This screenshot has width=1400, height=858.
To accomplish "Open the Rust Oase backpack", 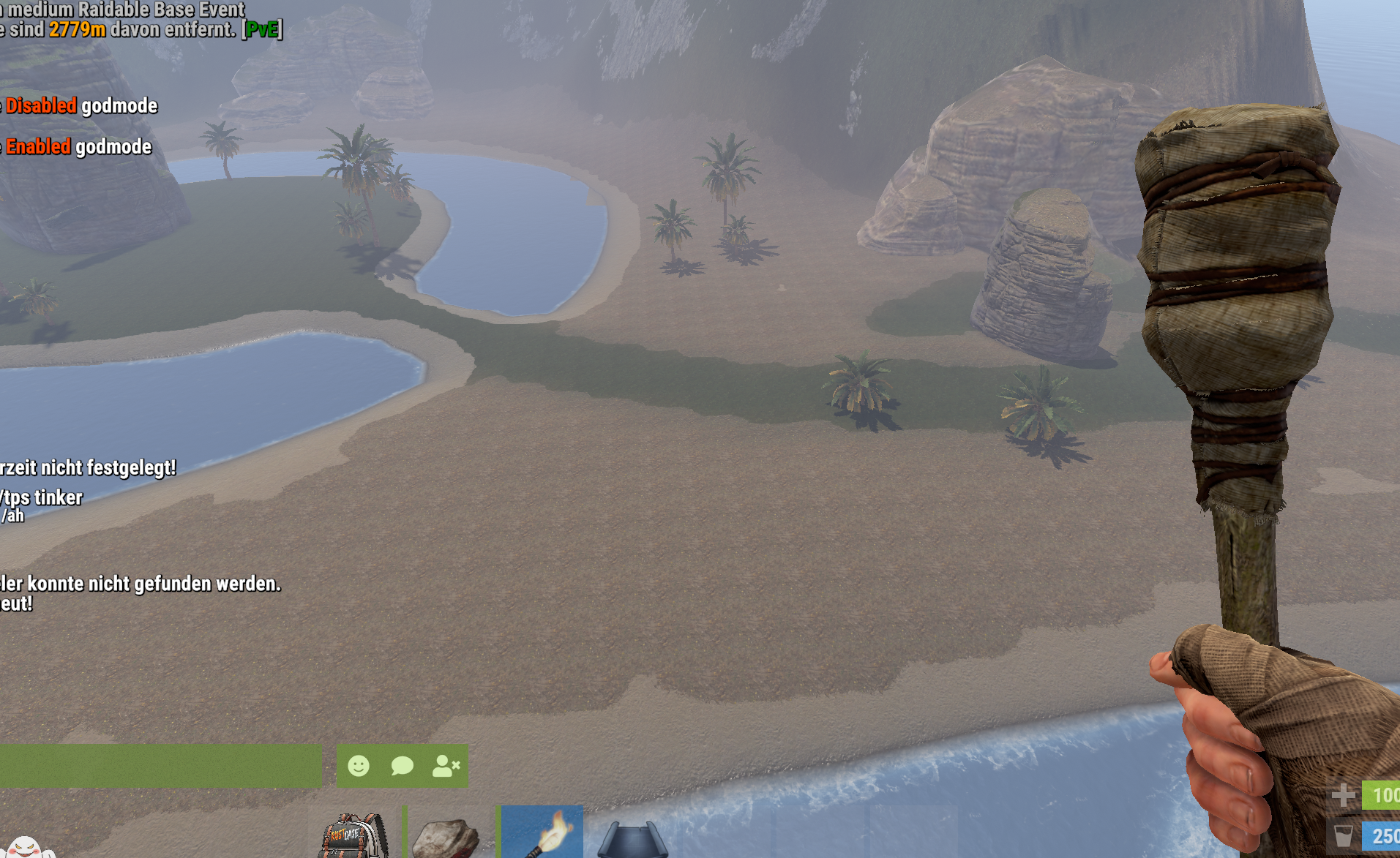I will (x=354, y=836).
